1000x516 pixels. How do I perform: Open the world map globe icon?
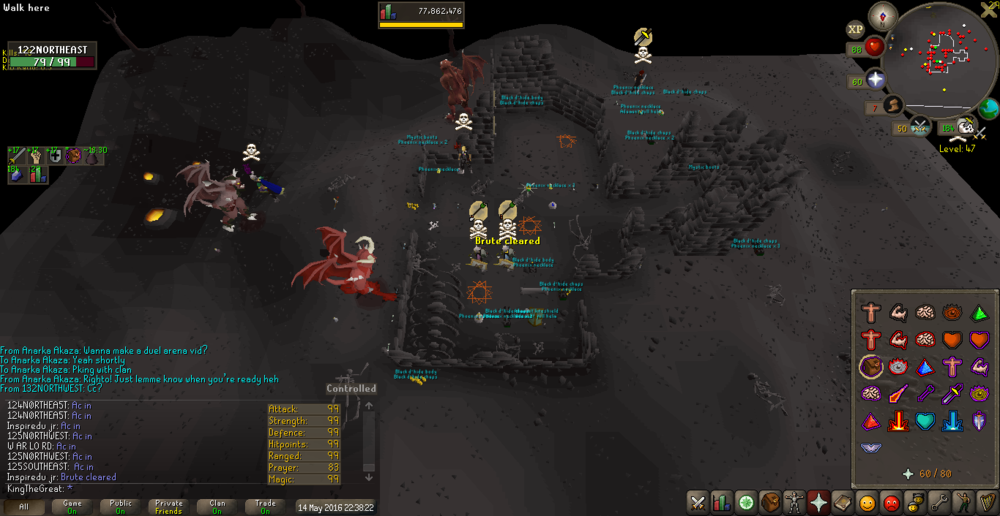(x=989, y=108)
